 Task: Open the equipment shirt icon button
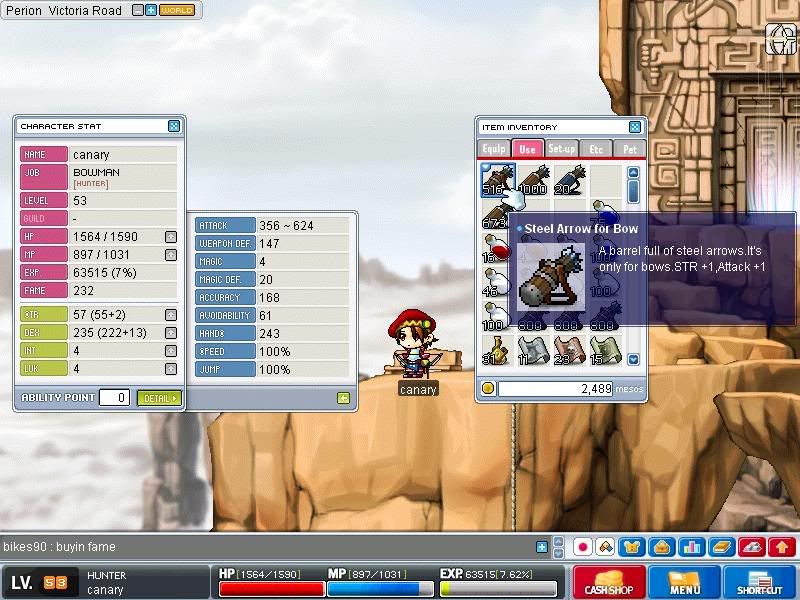point(632,547)
